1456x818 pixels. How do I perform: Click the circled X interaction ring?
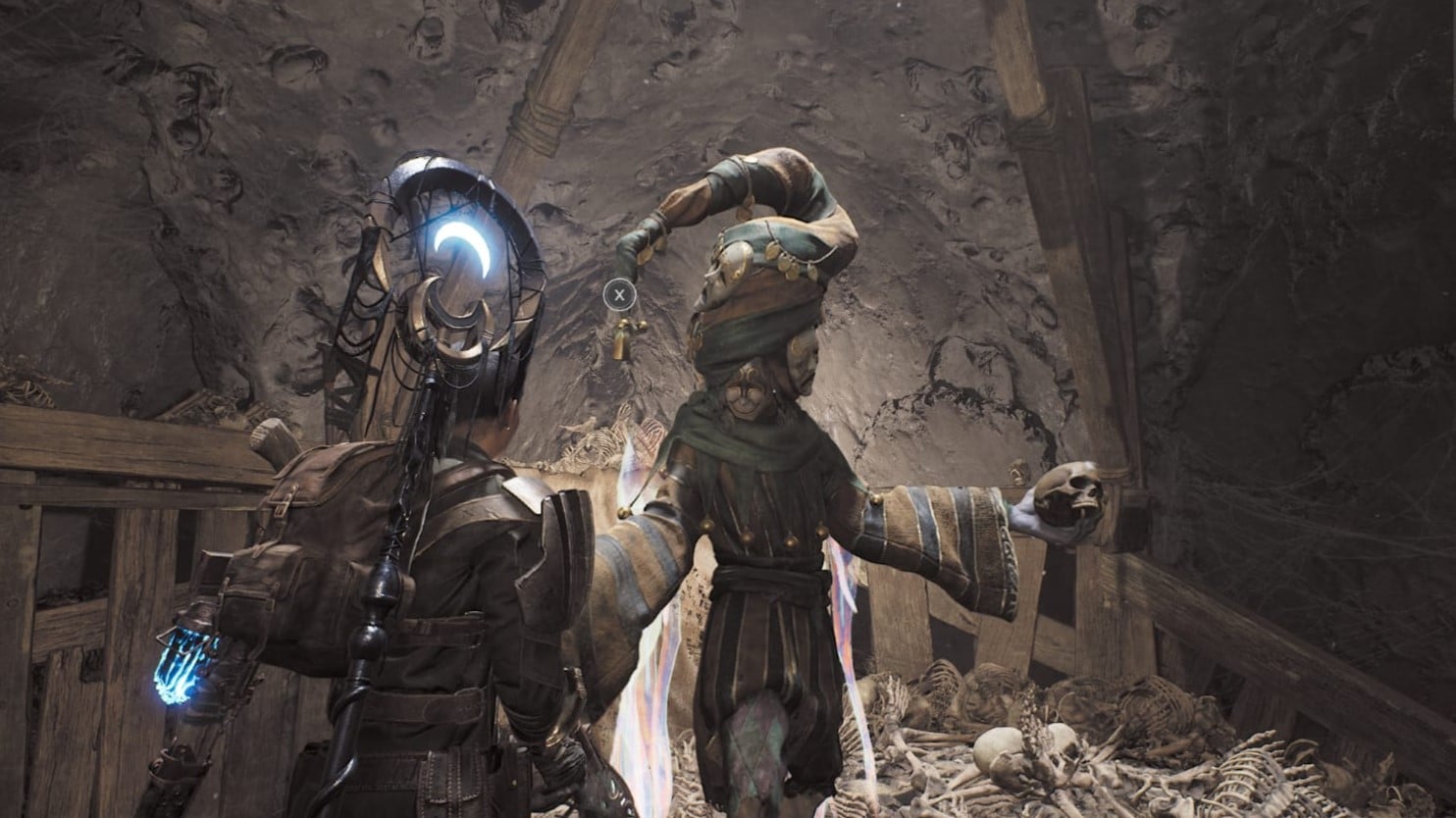click(619, 293)
